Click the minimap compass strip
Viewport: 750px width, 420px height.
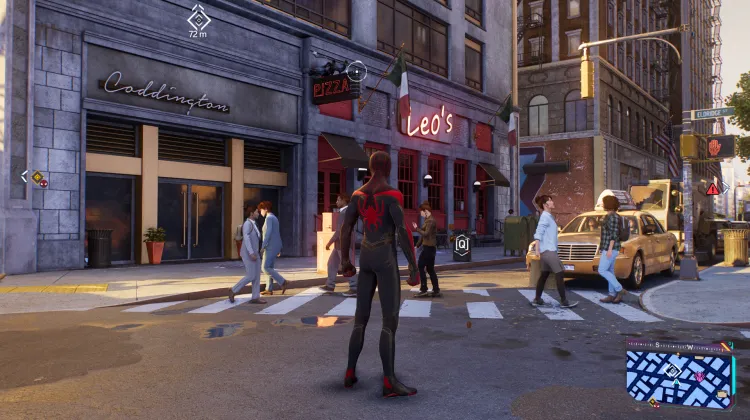[678, 346]
